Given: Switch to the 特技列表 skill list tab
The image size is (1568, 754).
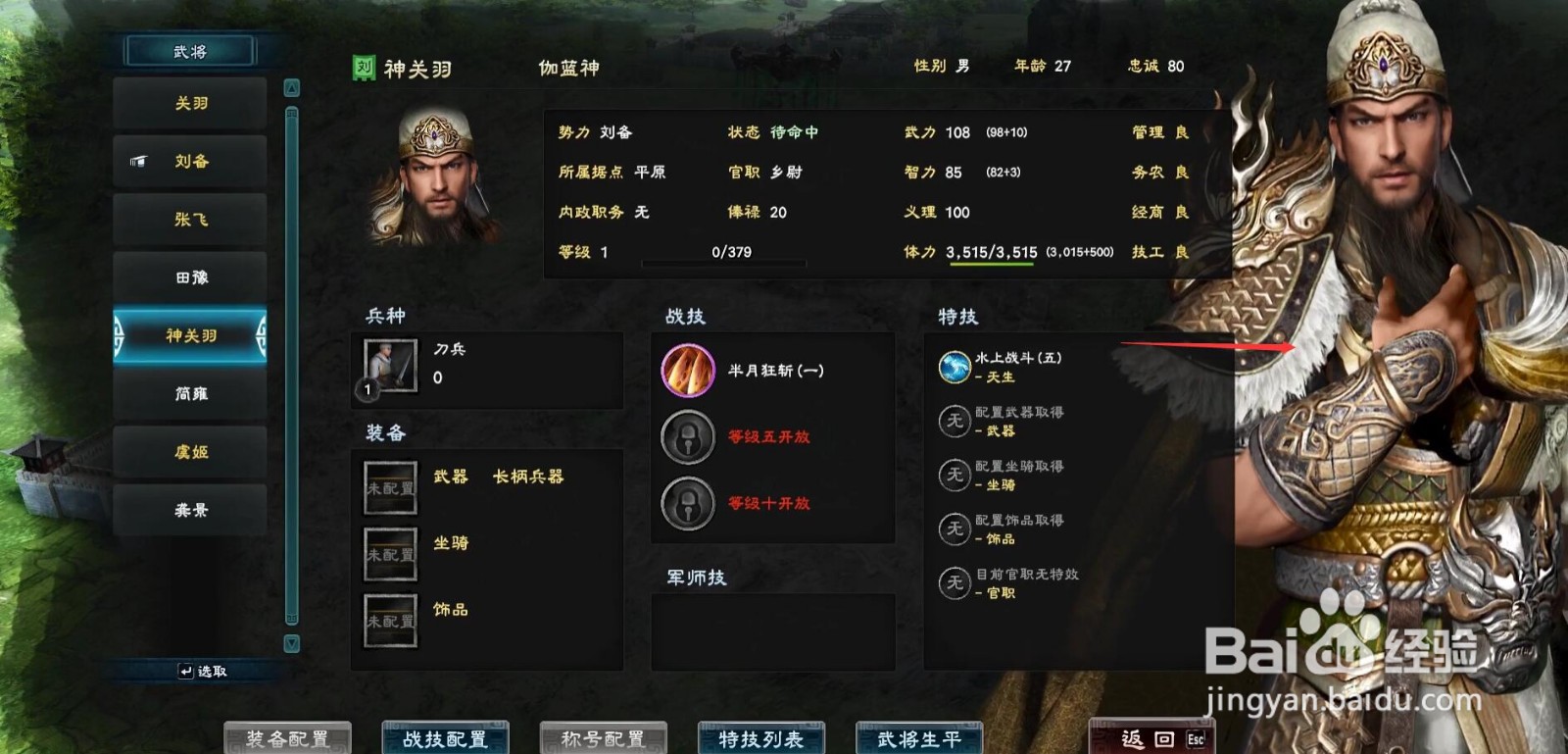Looking at the screenshot, I should tap(761, 738).
